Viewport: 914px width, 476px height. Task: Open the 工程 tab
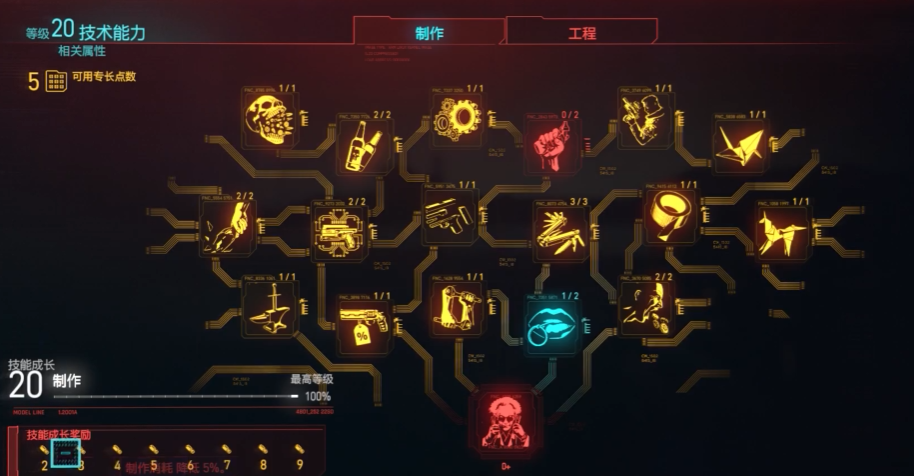[x=581, y=33]
